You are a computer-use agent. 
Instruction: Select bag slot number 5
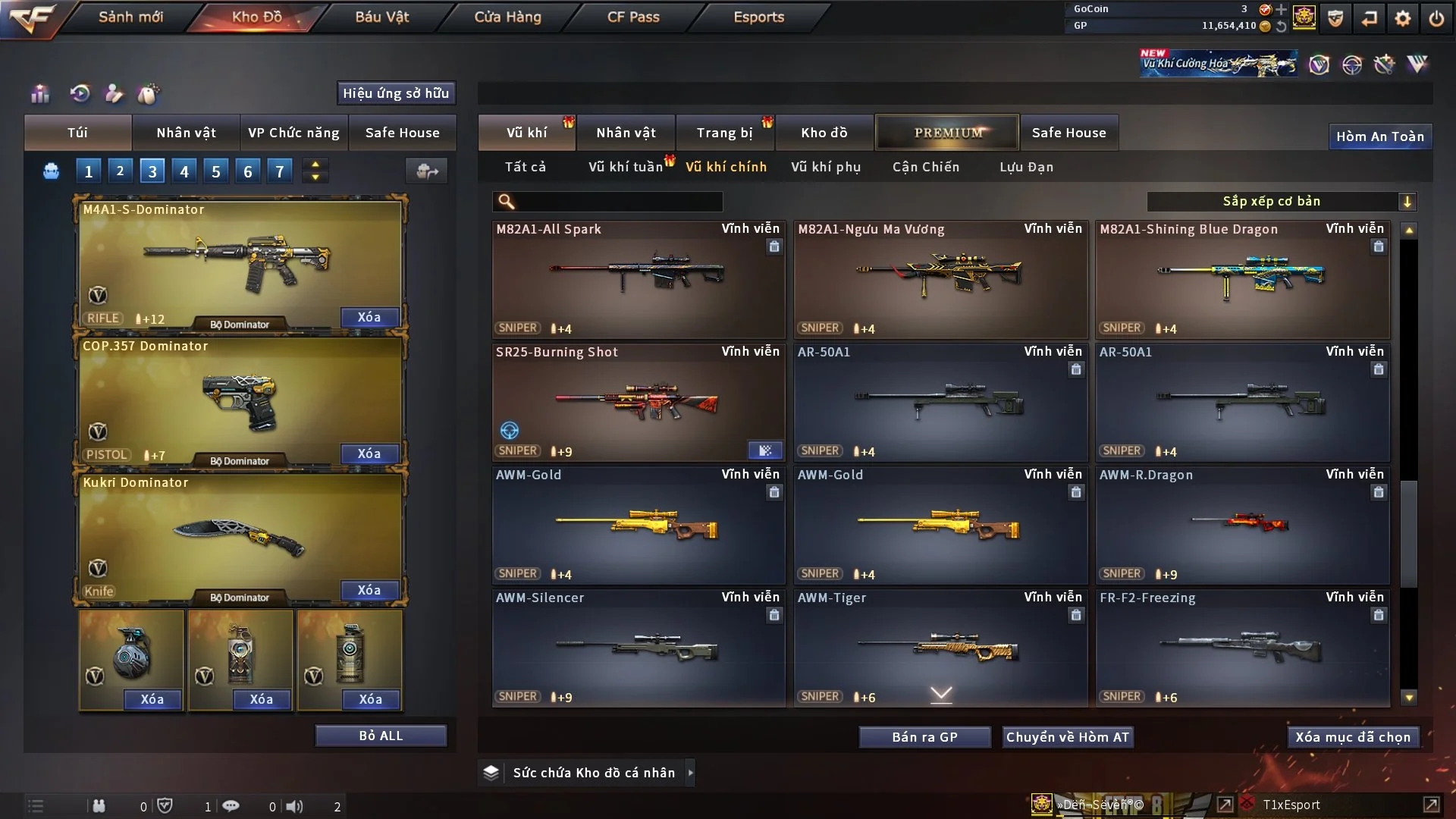(x=216, y=171)
